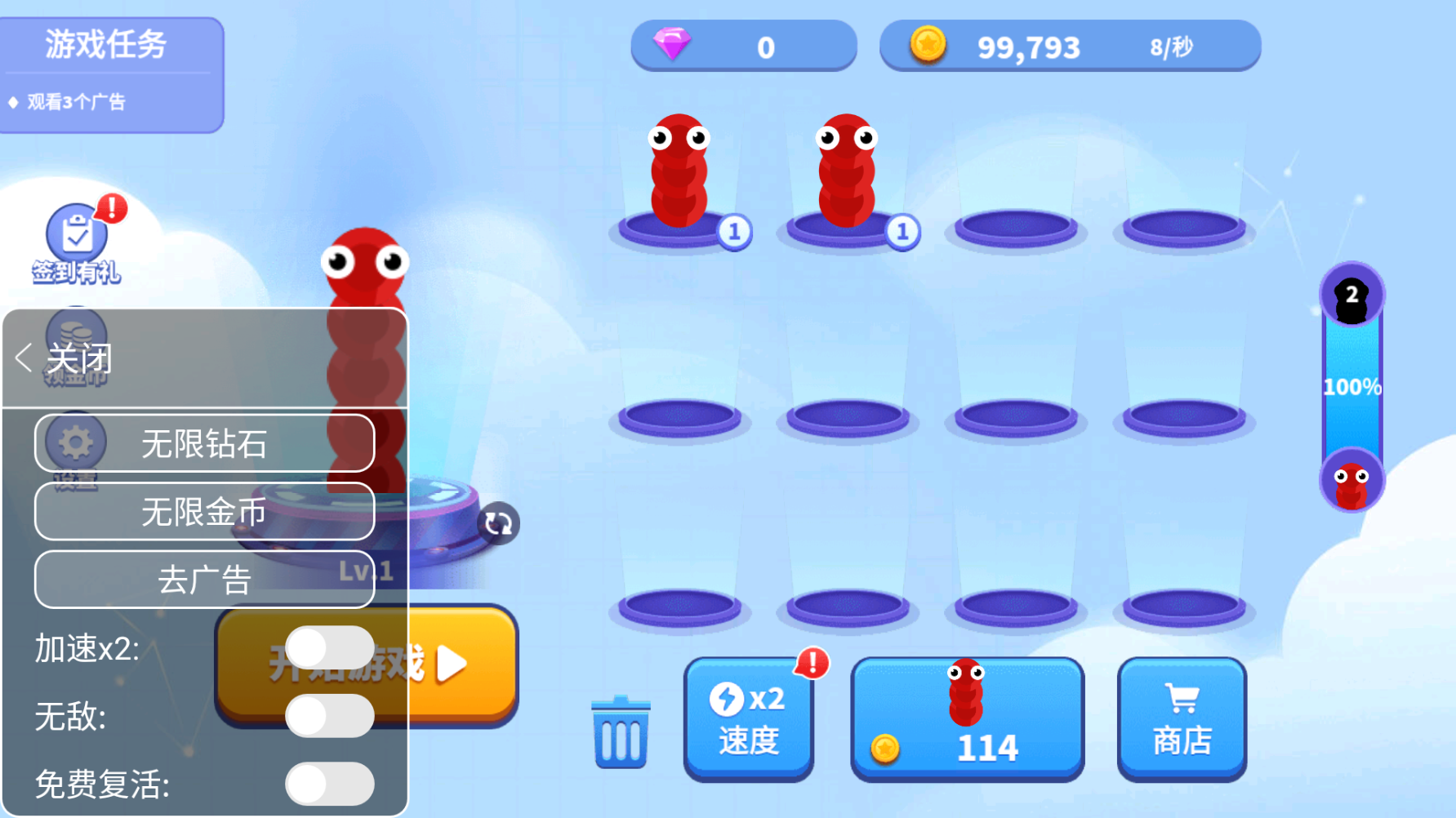Toggle the 加速x2 switch
1456x818 pixels.
[330, 648]
